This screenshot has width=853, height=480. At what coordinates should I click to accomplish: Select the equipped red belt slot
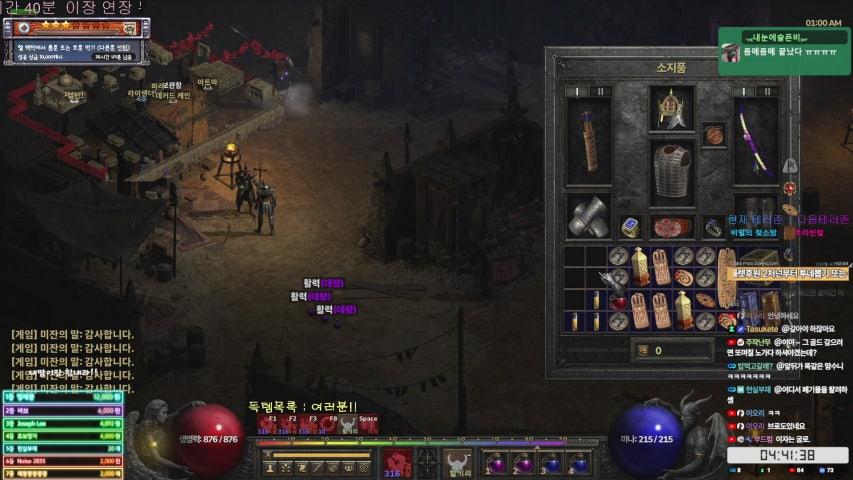[672, 227]
